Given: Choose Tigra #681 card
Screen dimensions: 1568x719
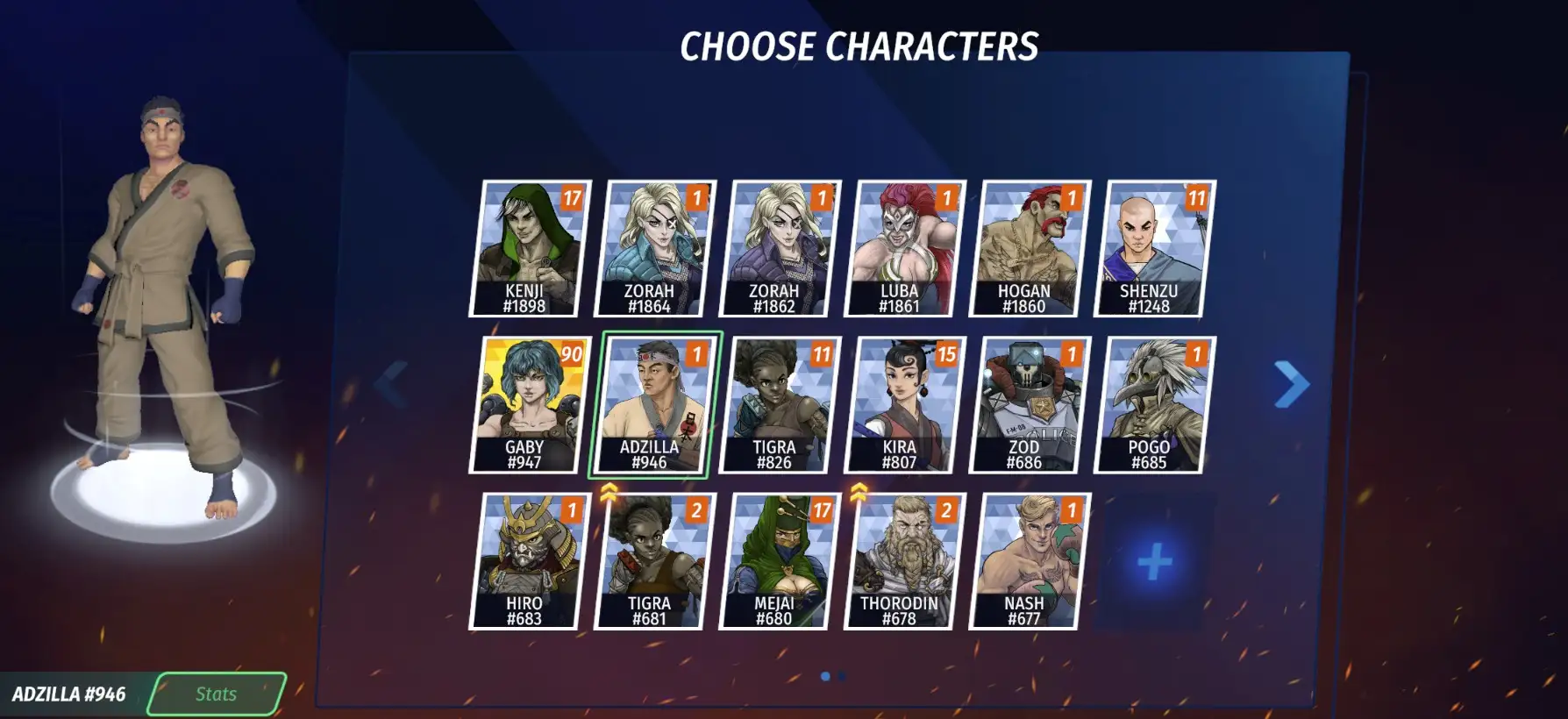Looking at the screenshot, I should pos(654,560).
